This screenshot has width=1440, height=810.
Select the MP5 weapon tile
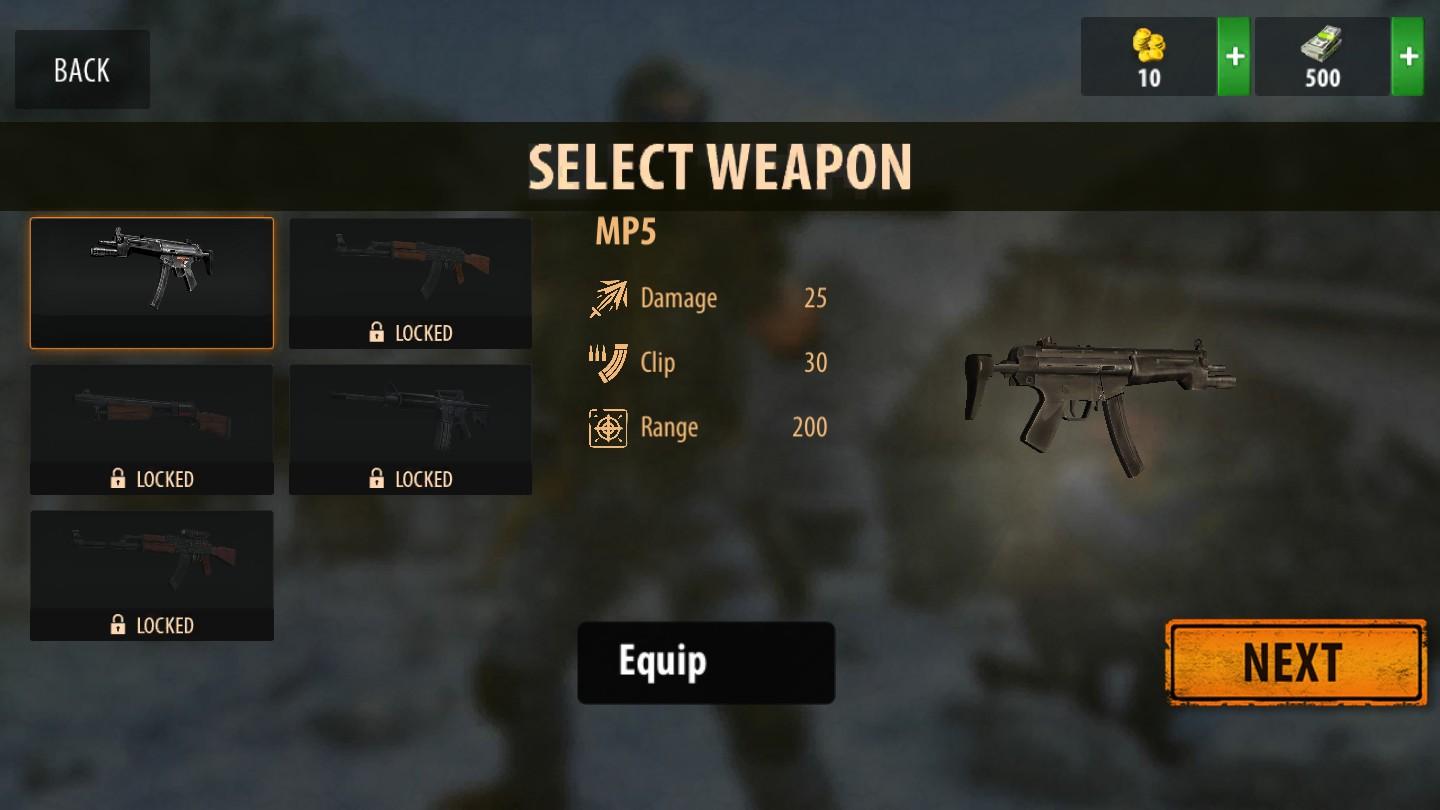[x=152, y=283]
